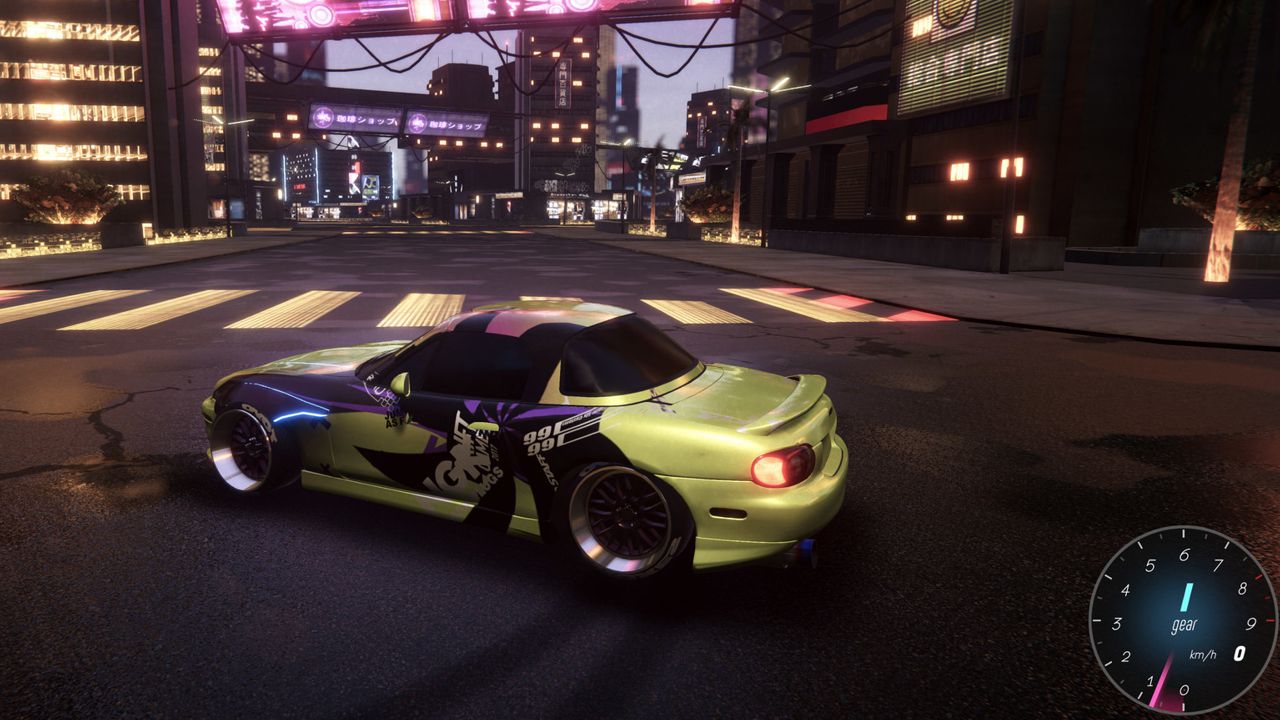
Task: Click the cyan gear indicator on the tachometer
Action: [x=1186, y=598]
